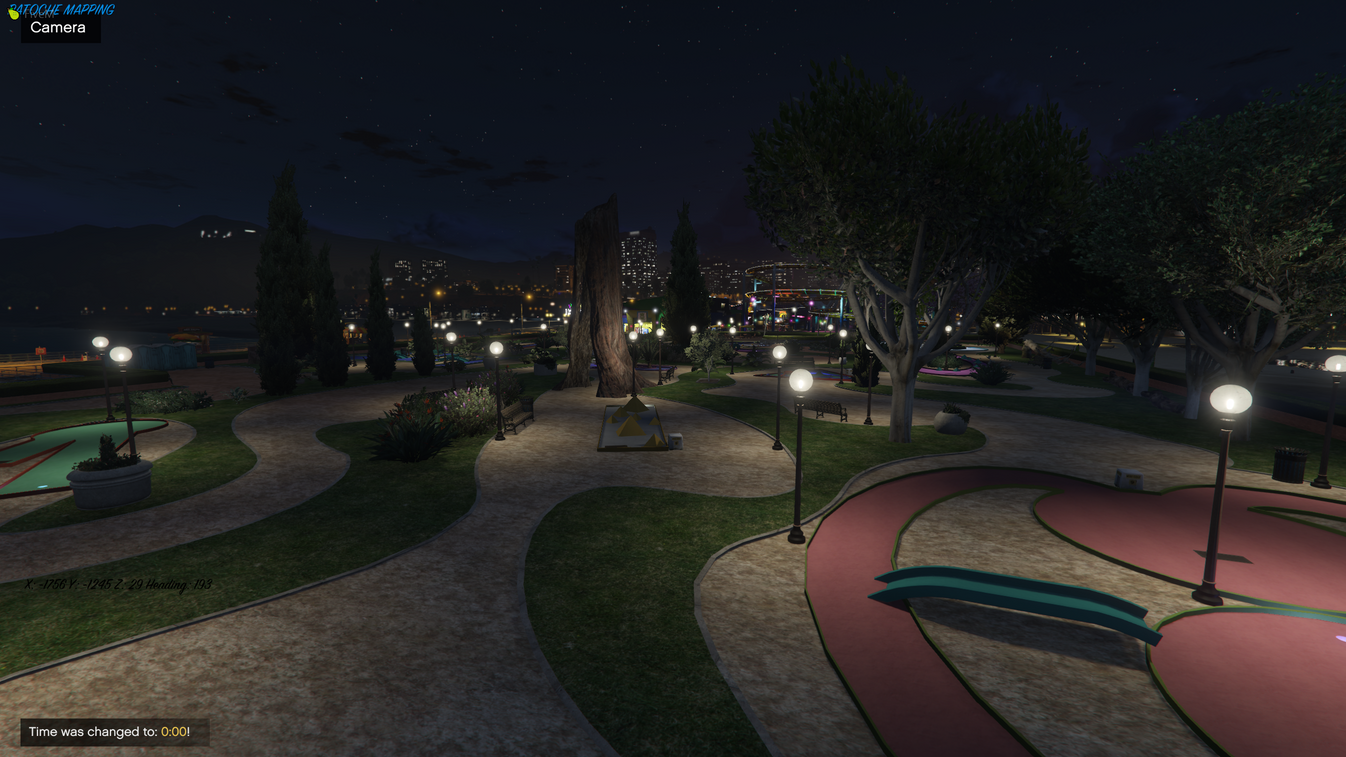Screen dimensions: 1346x757
Task: Click the green Batoche Mapping logo icon
Action: [x=14, y=13]
